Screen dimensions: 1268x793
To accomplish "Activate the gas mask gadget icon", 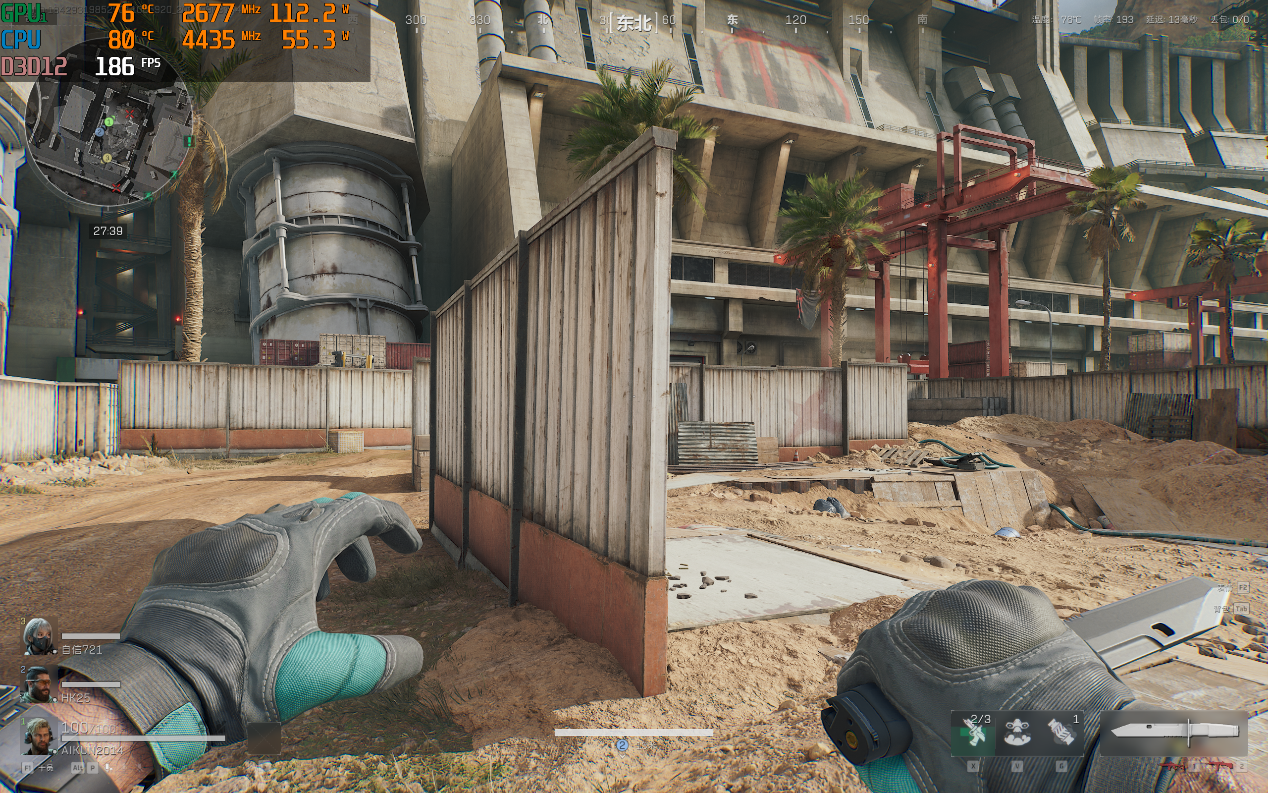I will (x=1018, y=733).
